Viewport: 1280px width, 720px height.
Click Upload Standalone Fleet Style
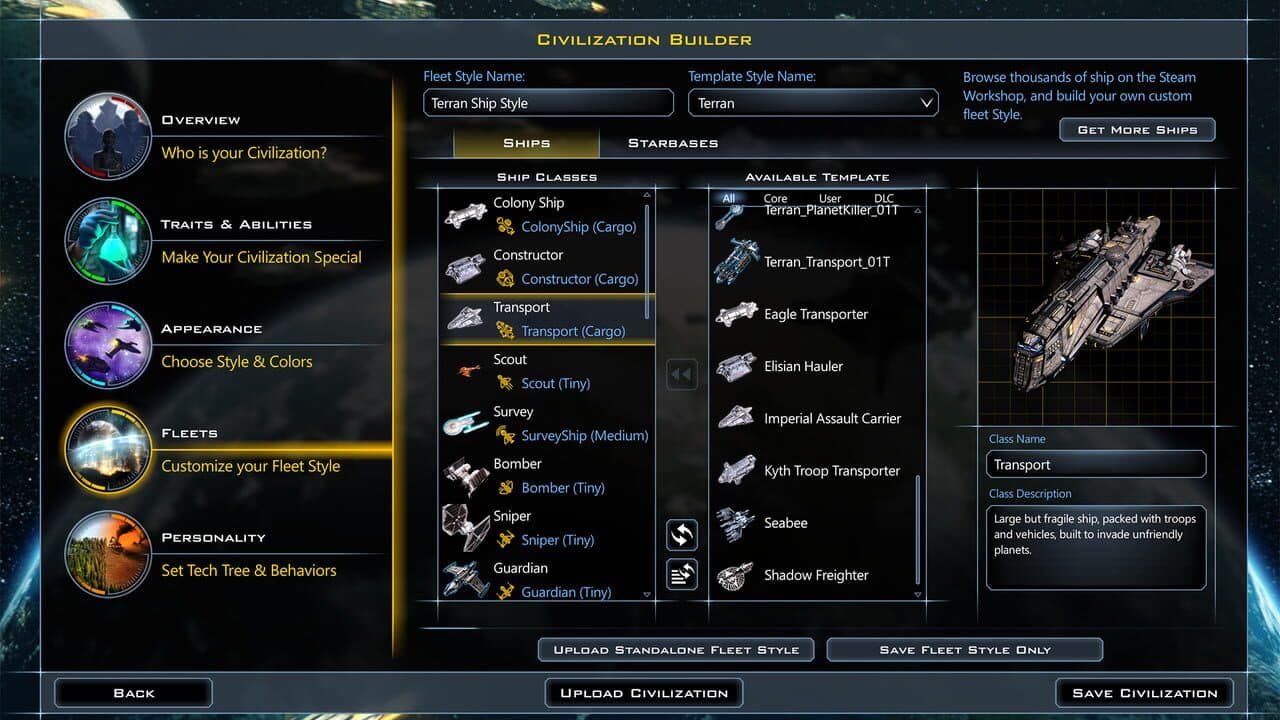[675, 649]
